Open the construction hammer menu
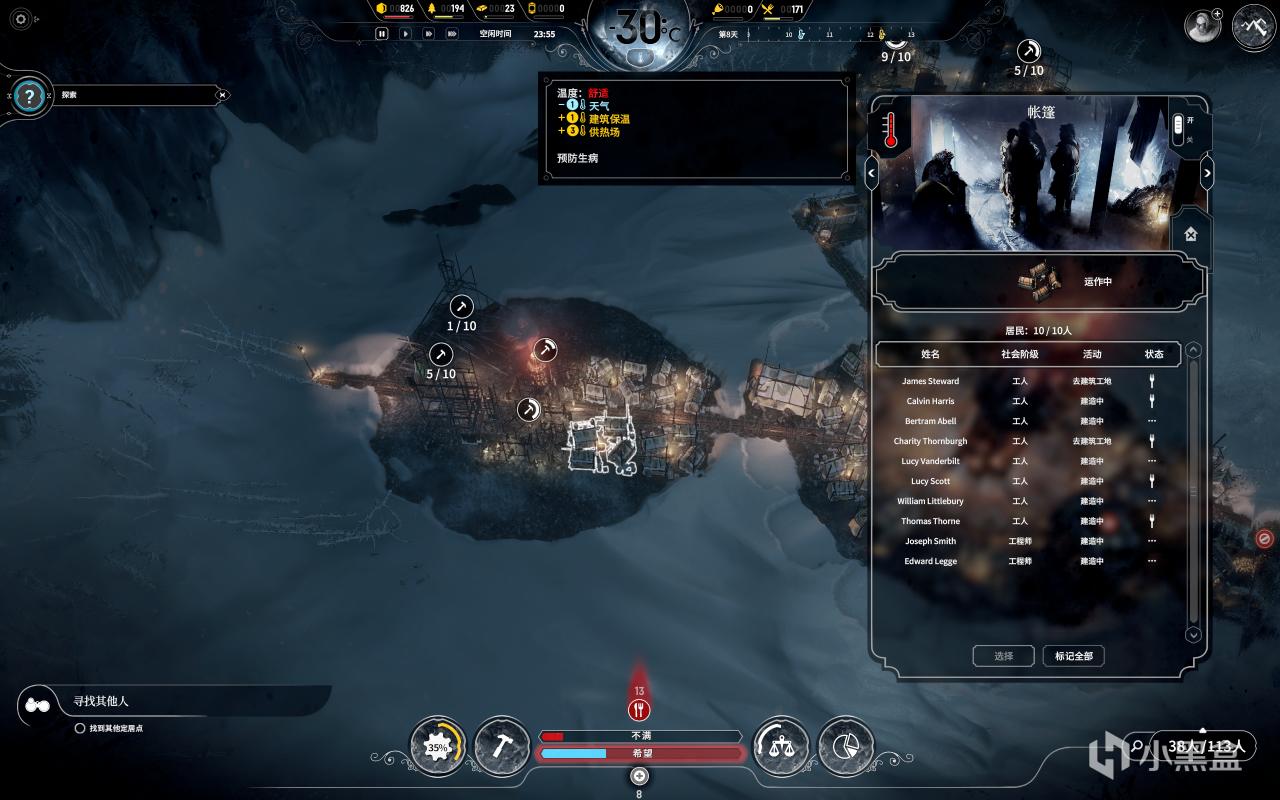1280x800 pixels. tap(502, 746)
